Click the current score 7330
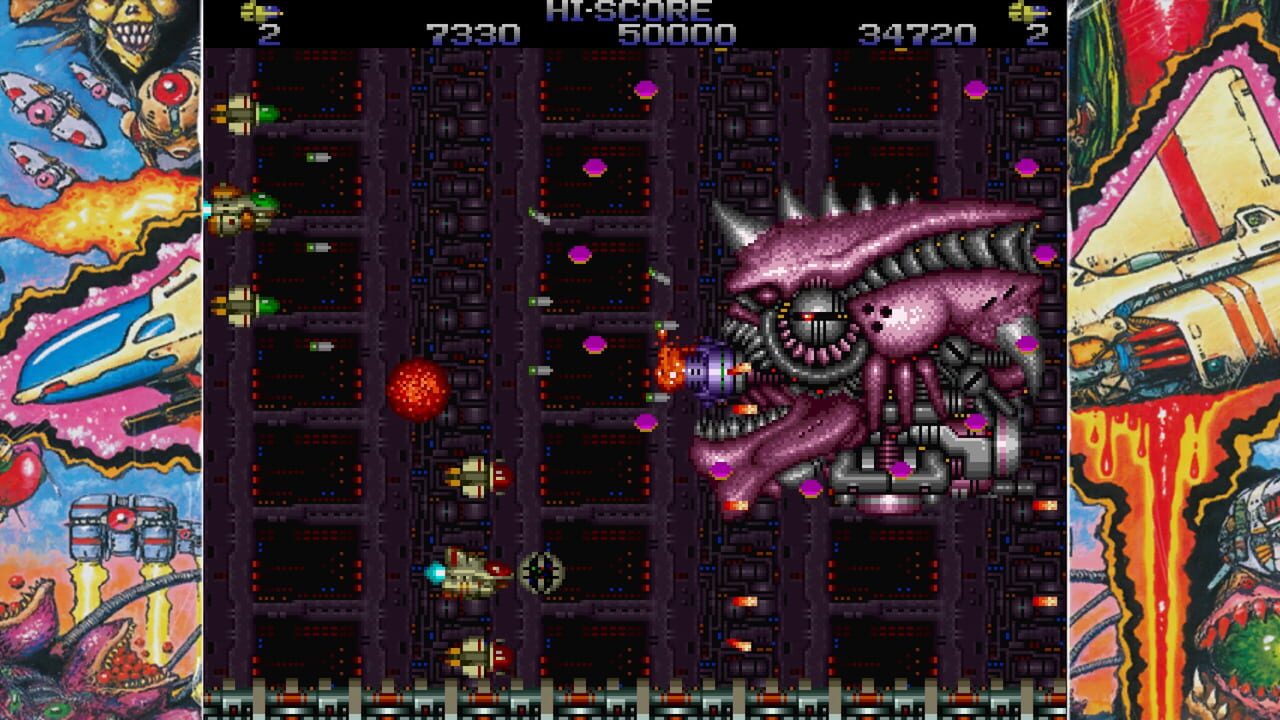Screen dimensions: 1280x720 tap(467, 32)
